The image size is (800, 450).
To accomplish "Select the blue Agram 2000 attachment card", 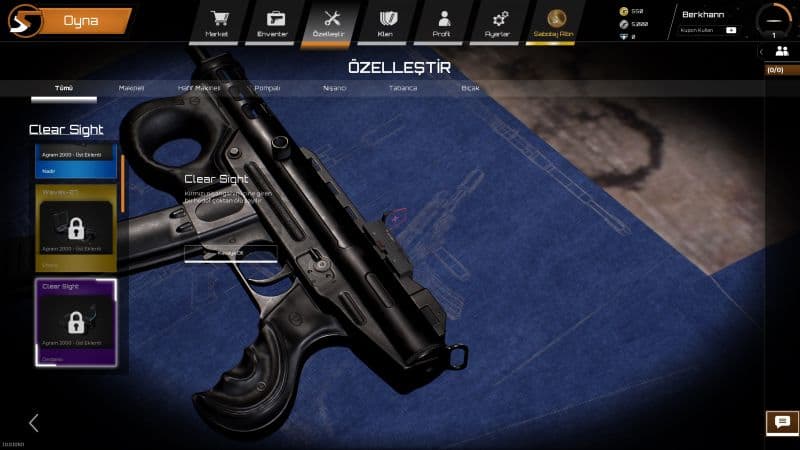I will [76, 162].
